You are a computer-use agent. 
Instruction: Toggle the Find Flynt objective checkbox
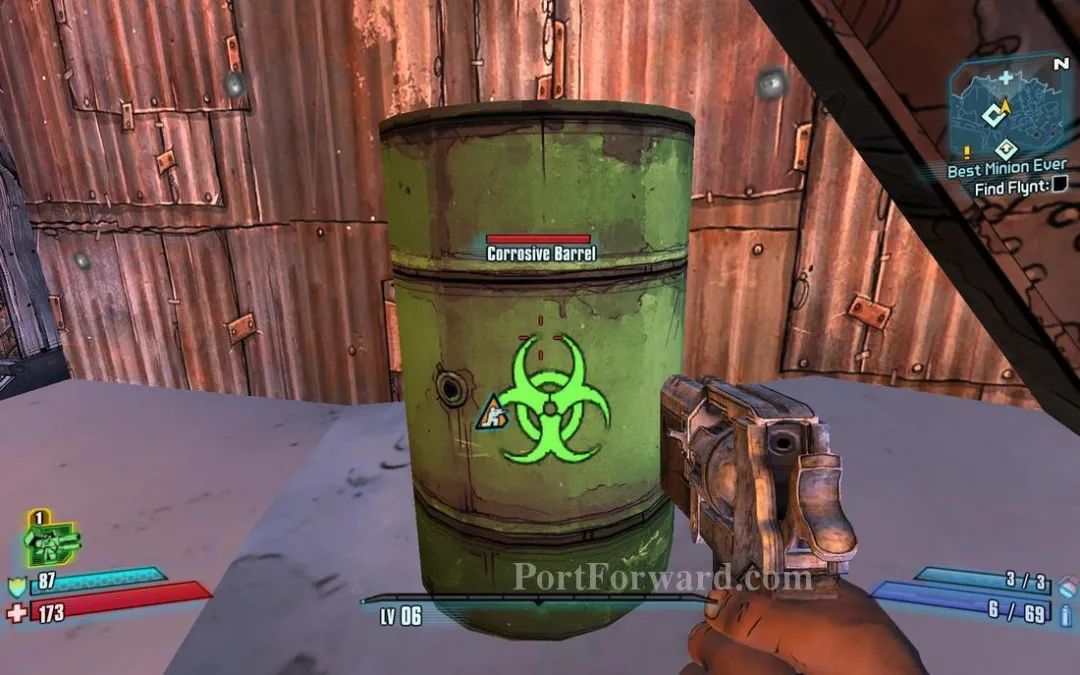(x=1060, y=184)
